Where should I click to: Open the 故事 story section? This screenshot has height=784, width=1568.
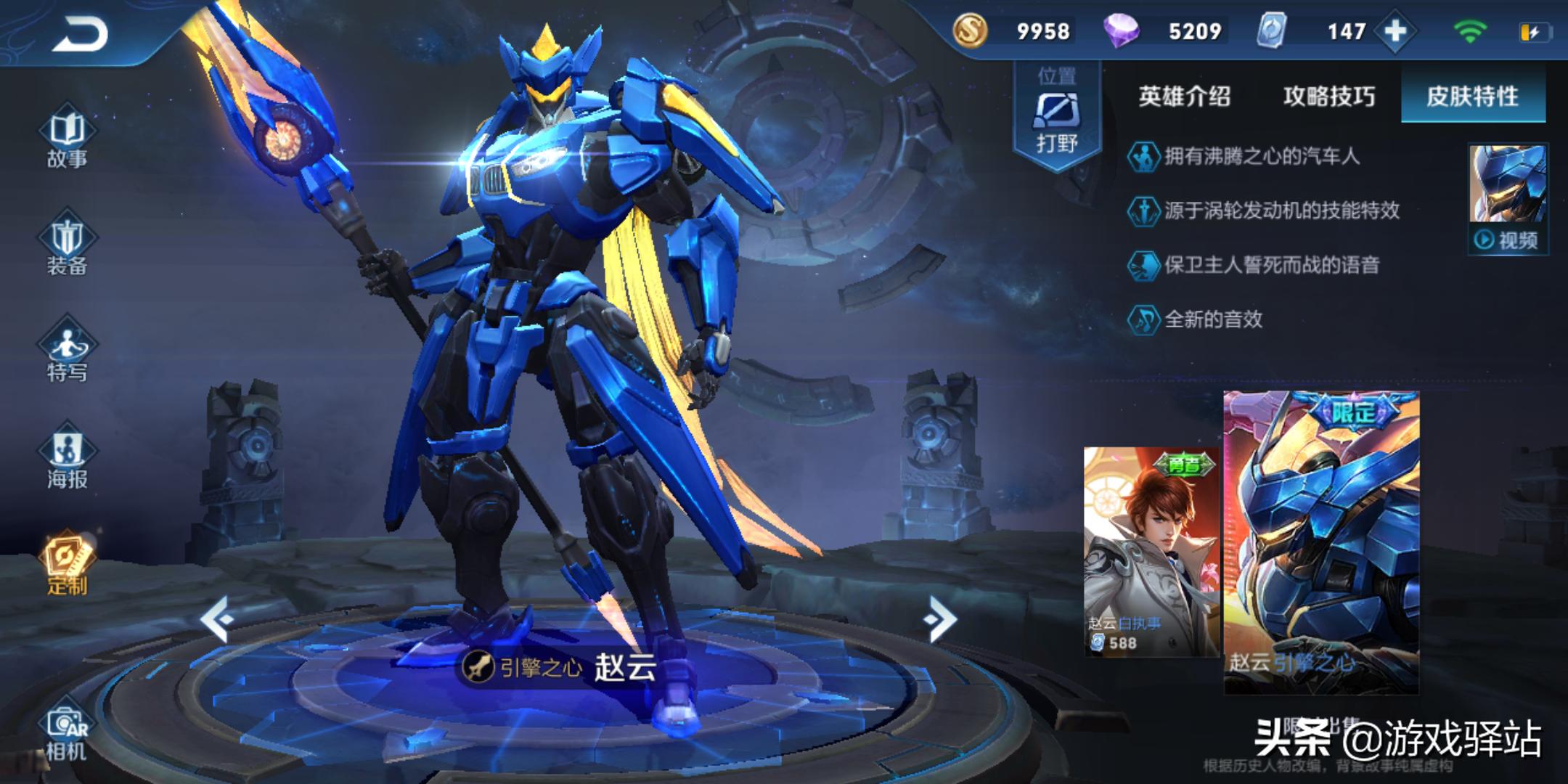pos(67,139)
